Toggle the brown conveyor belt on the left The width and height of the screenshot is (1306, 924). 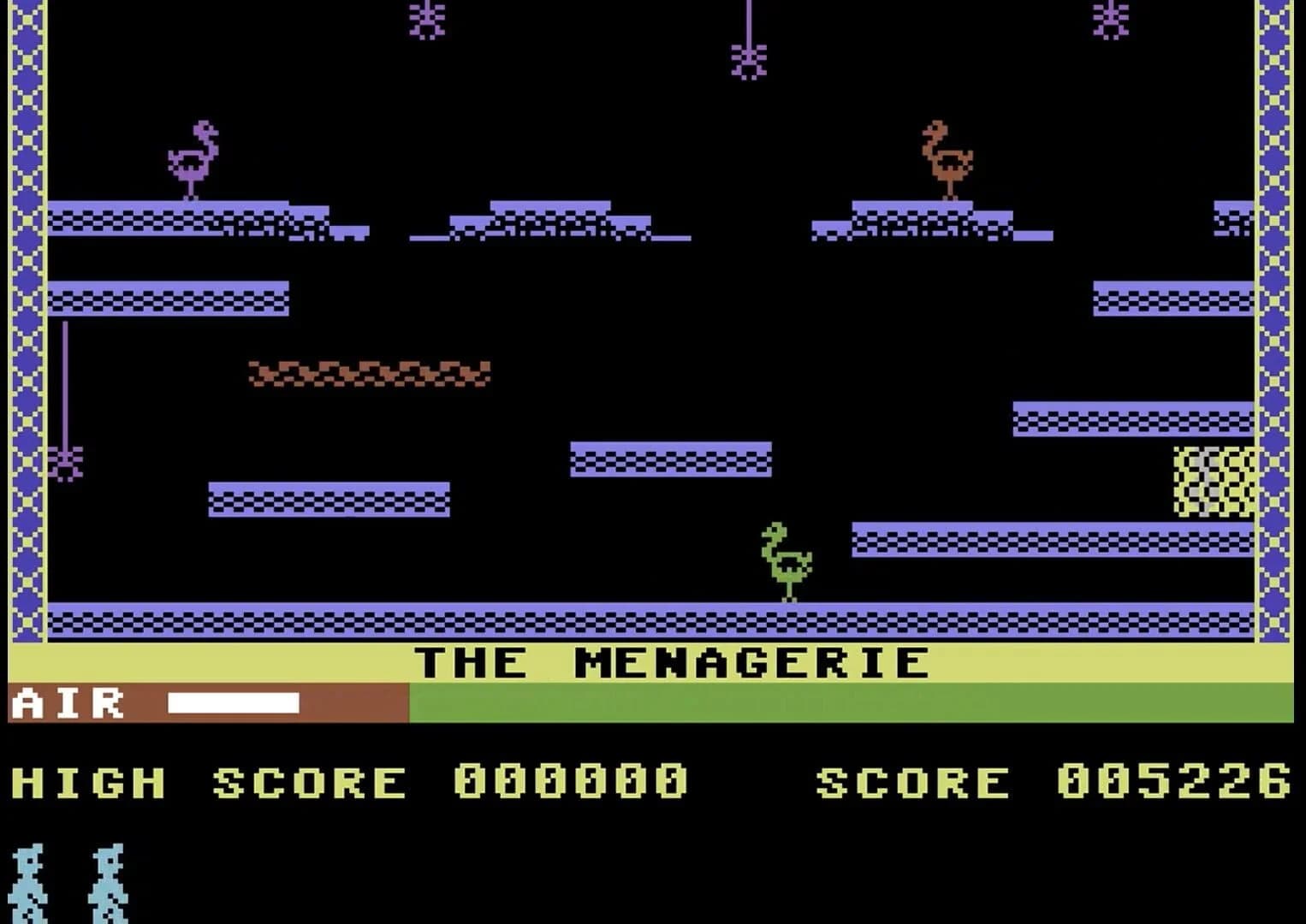coord(368,372)
